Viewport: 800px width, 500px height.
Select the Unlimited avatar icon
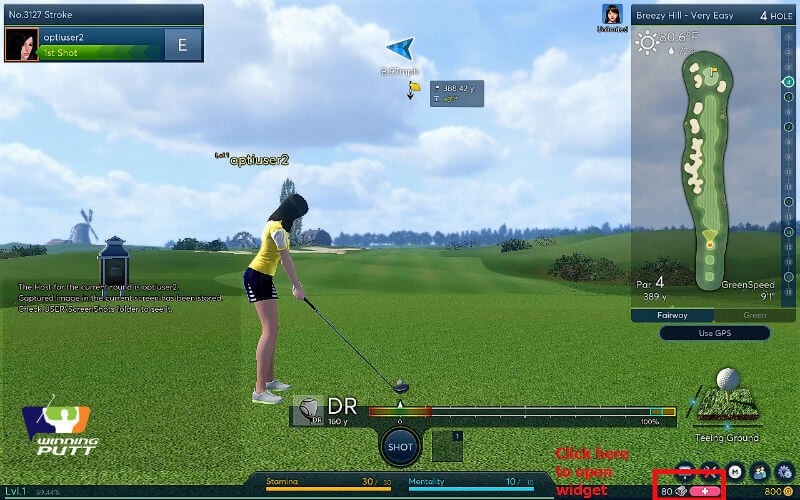tap(612, 15)
